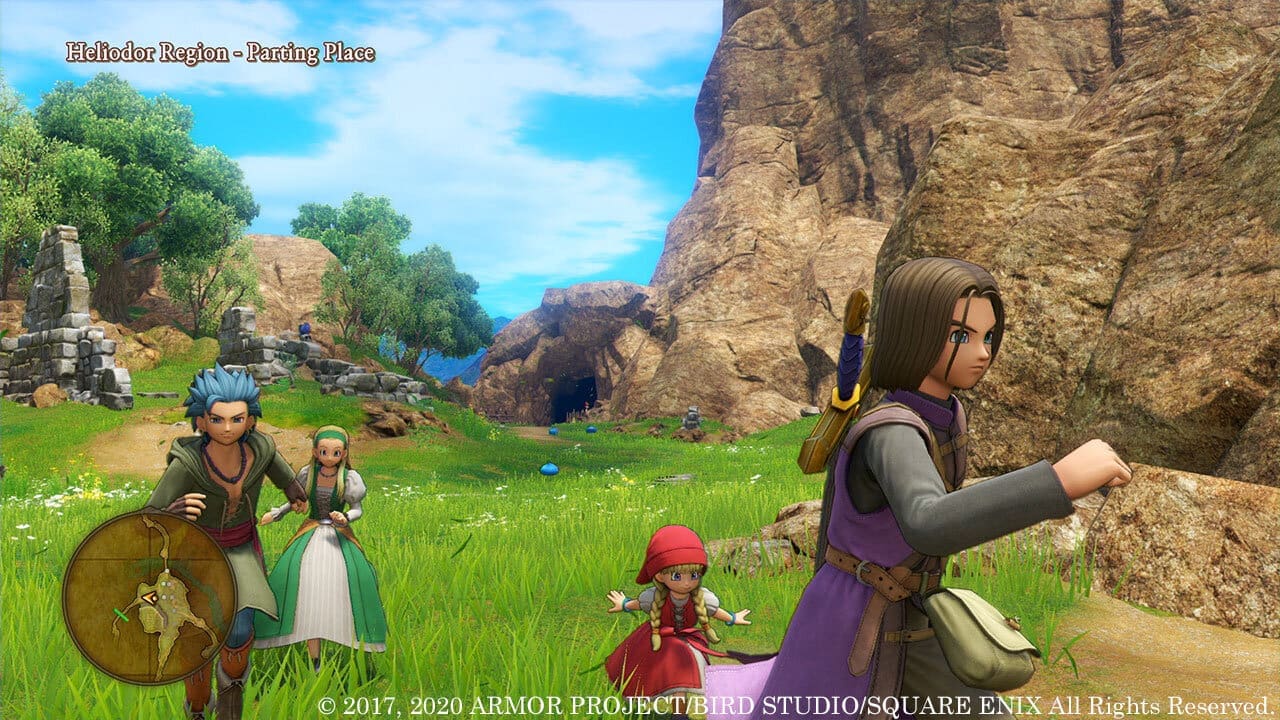Click the slime on the dirt path

pos(552,430)
